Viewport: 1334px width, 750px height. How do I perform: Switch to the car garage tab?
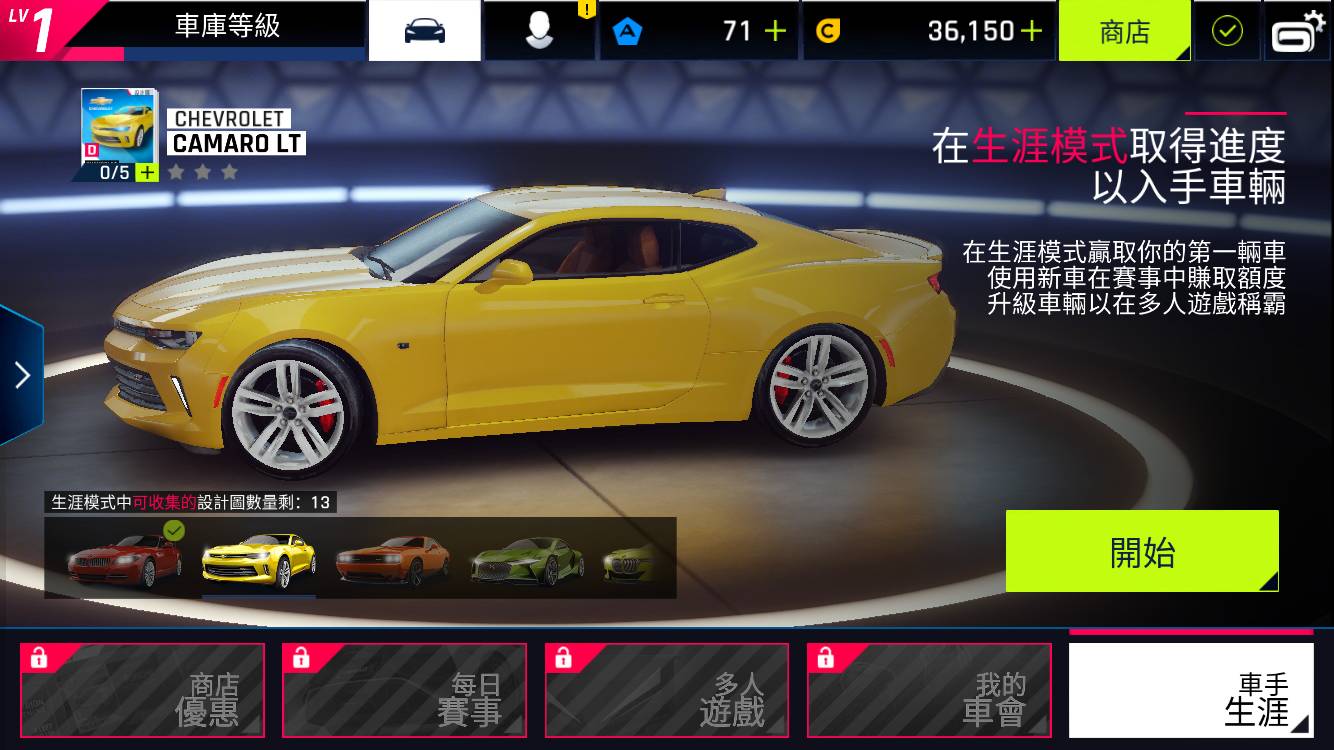pos(424,29)
